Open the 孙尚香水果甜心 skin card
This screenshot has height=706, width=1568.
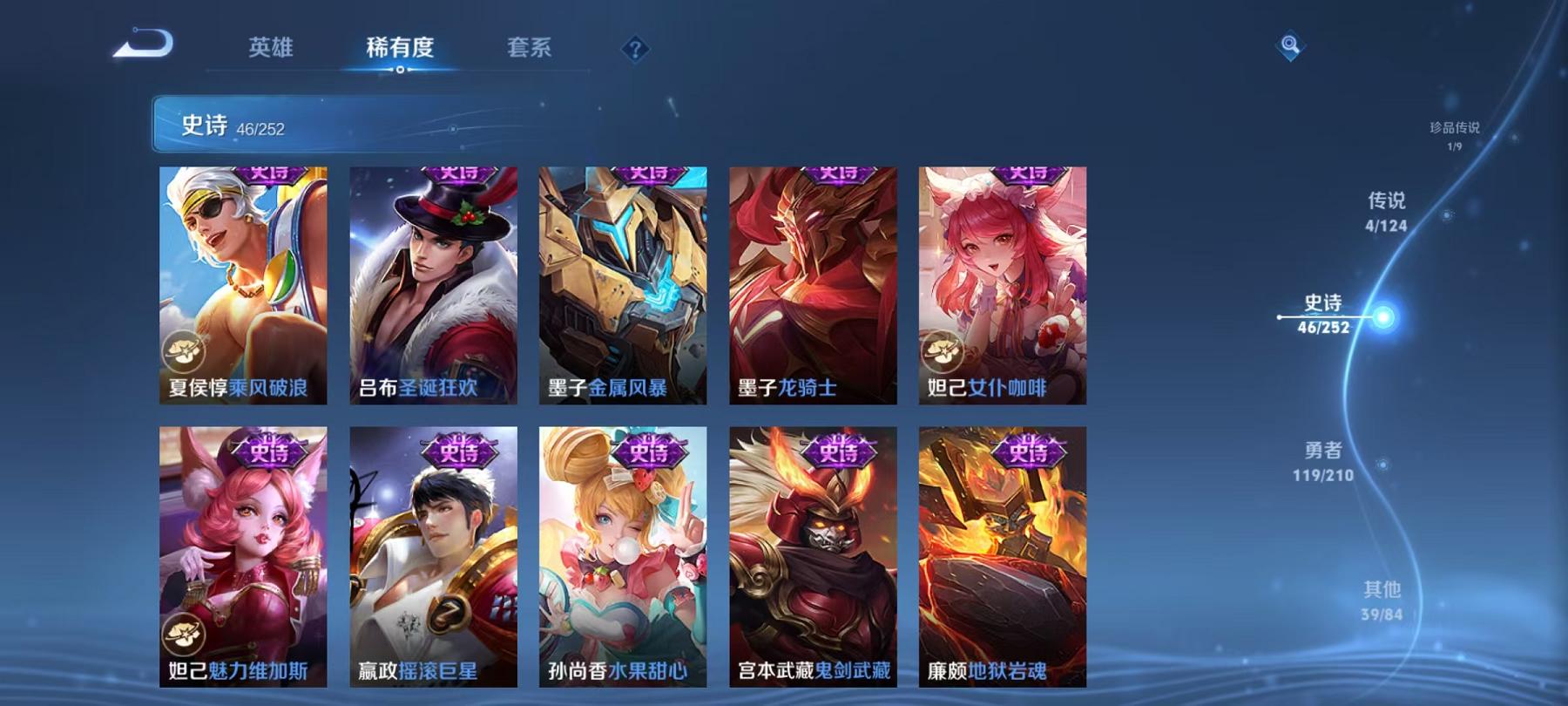[624, 558]
